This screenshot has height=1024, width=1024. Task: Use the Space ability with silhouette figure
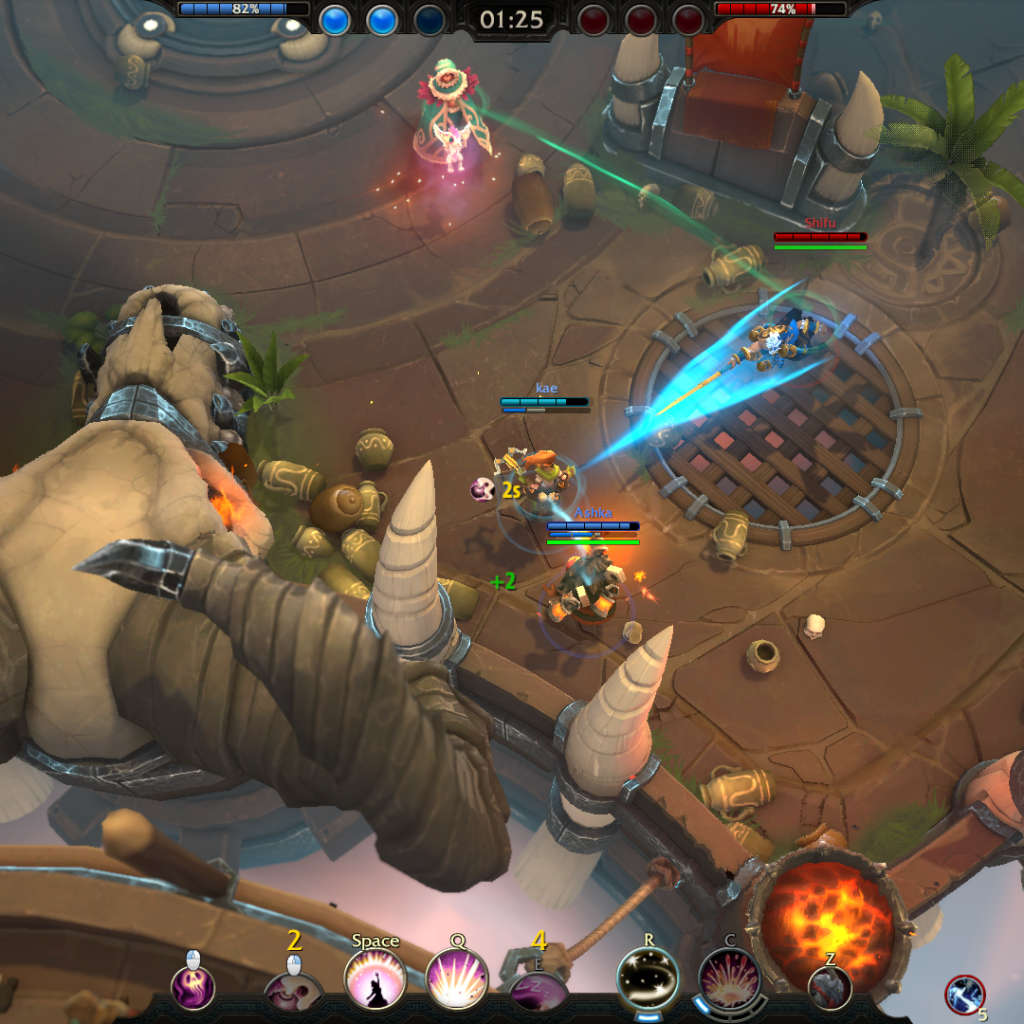click(375, 980)
